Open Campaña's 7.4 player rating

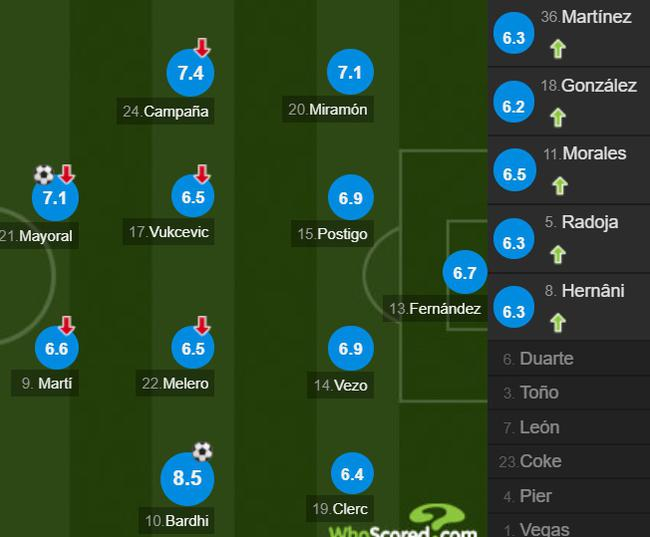coord(191,73)
